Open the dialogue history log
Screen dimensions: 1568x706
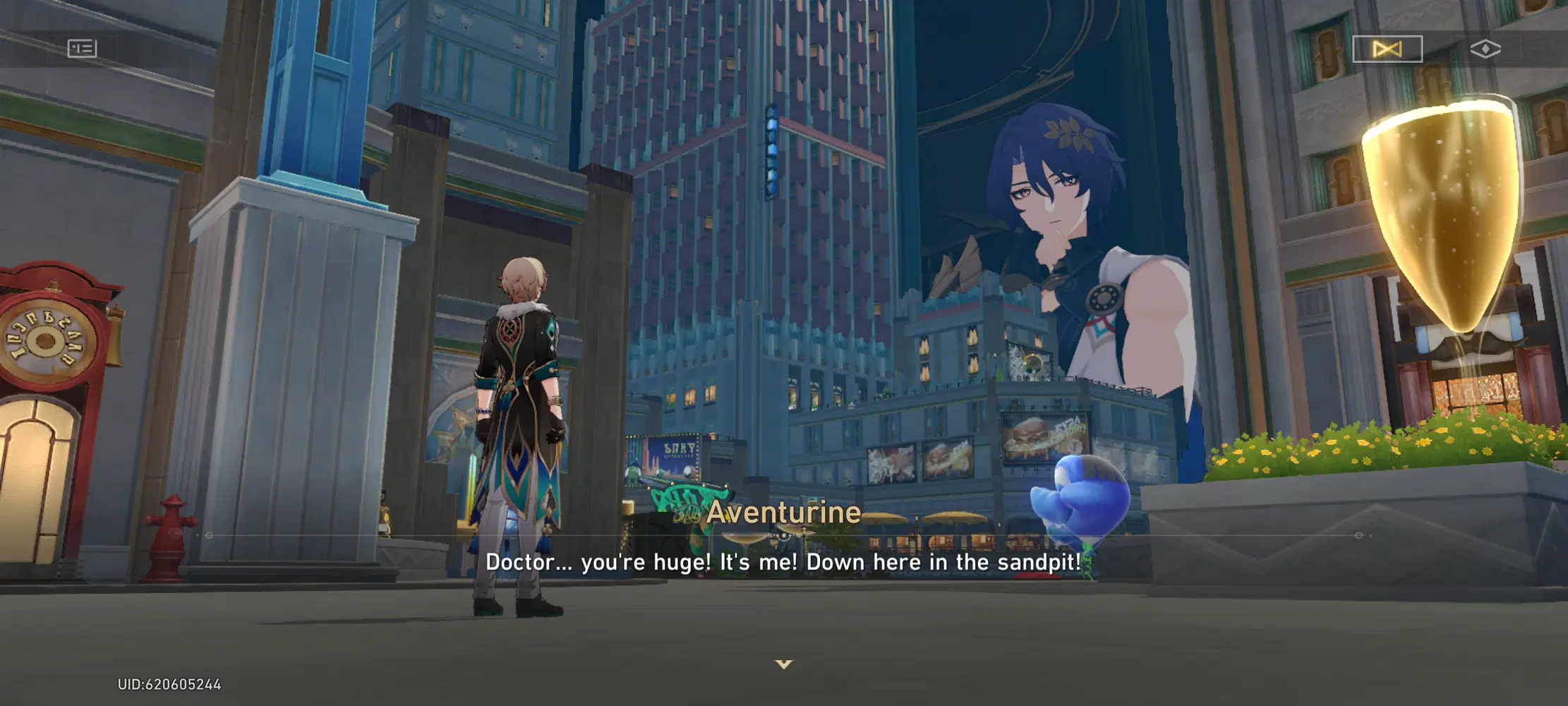tap(82, 49)
